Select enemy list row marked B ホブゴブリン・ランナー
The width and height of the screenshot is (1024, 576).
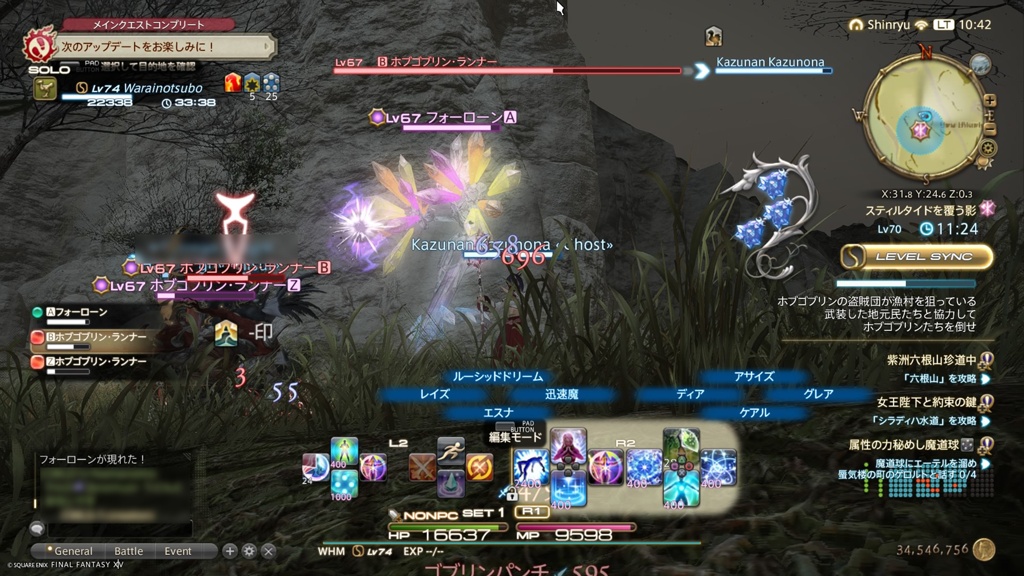click(95, 337)
